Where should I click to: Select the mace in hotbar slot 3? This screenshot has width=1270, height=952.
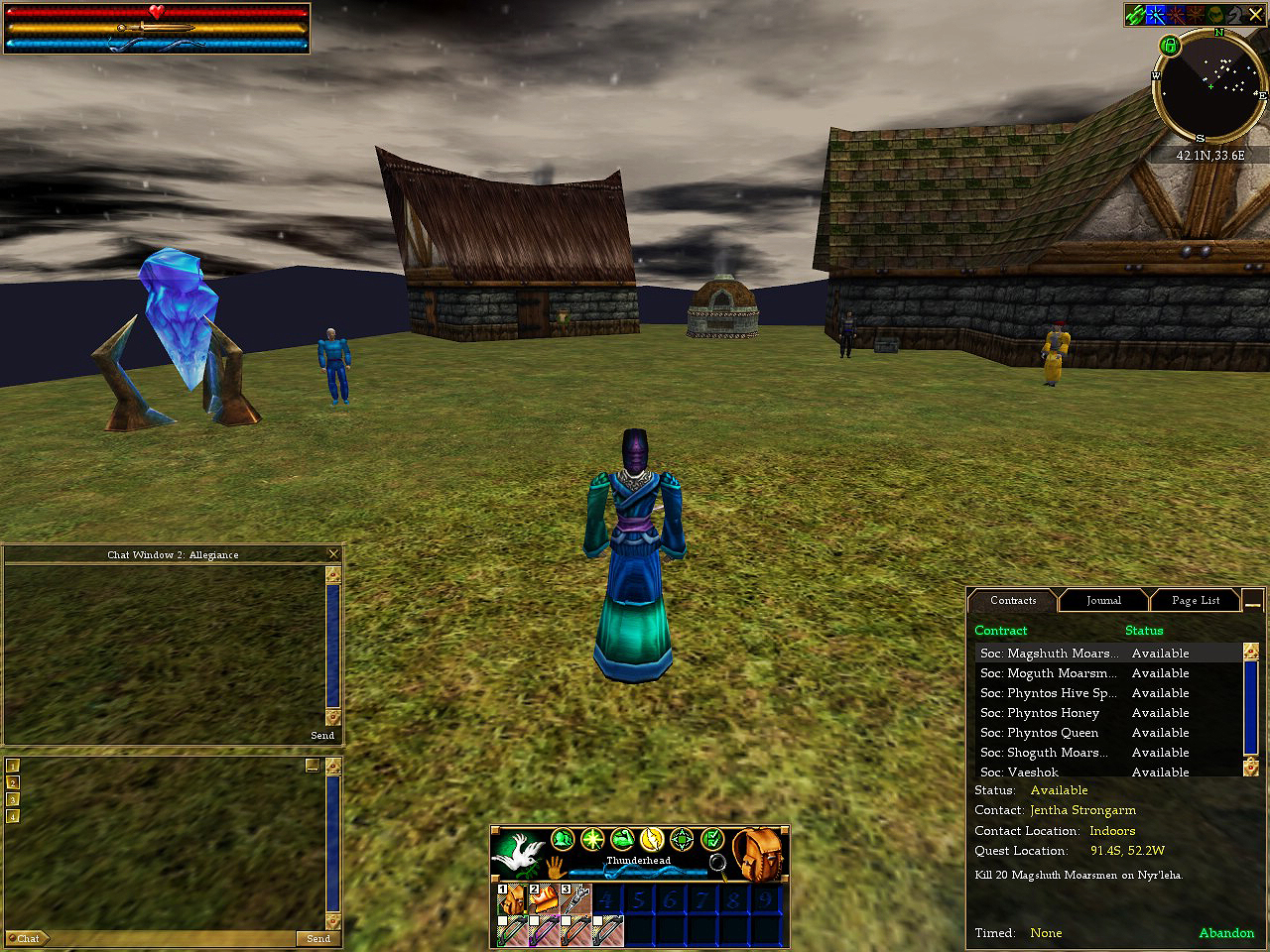575,900
